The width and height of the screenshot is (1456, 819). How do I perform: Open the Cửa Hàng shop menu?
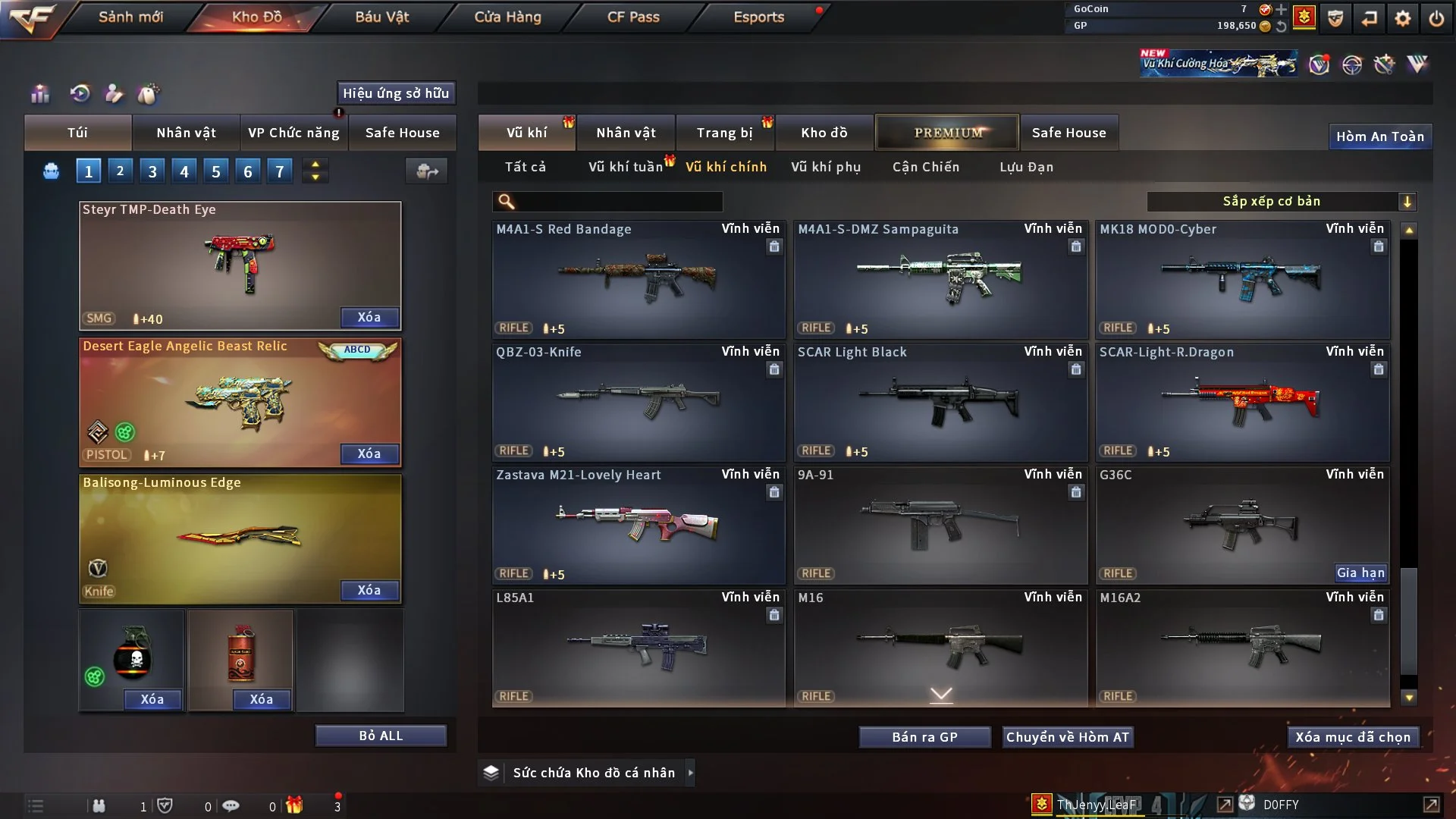[507, 17]
